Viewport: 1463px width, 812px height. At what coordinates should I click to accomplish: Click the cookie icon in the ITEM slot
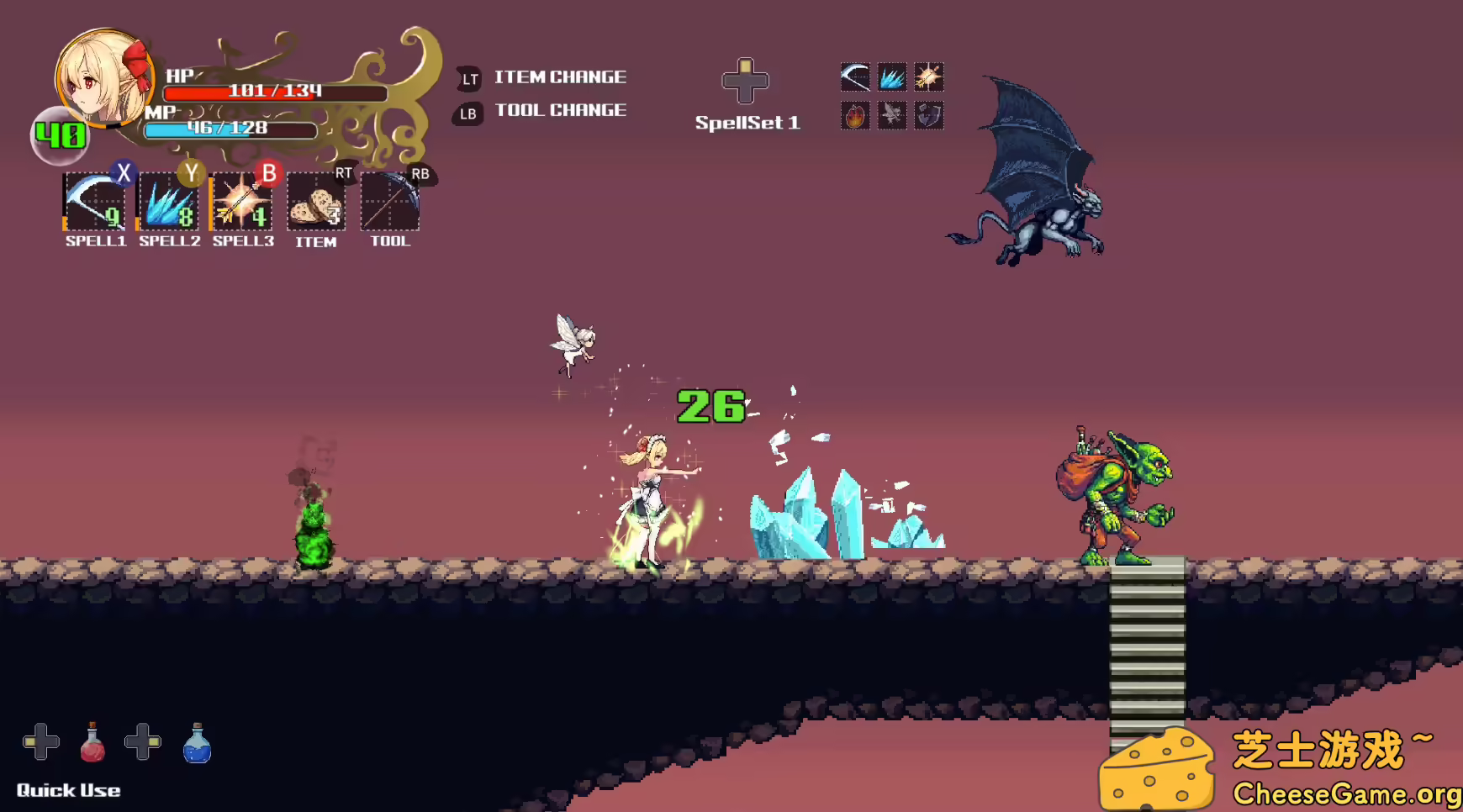pos(316,202)
